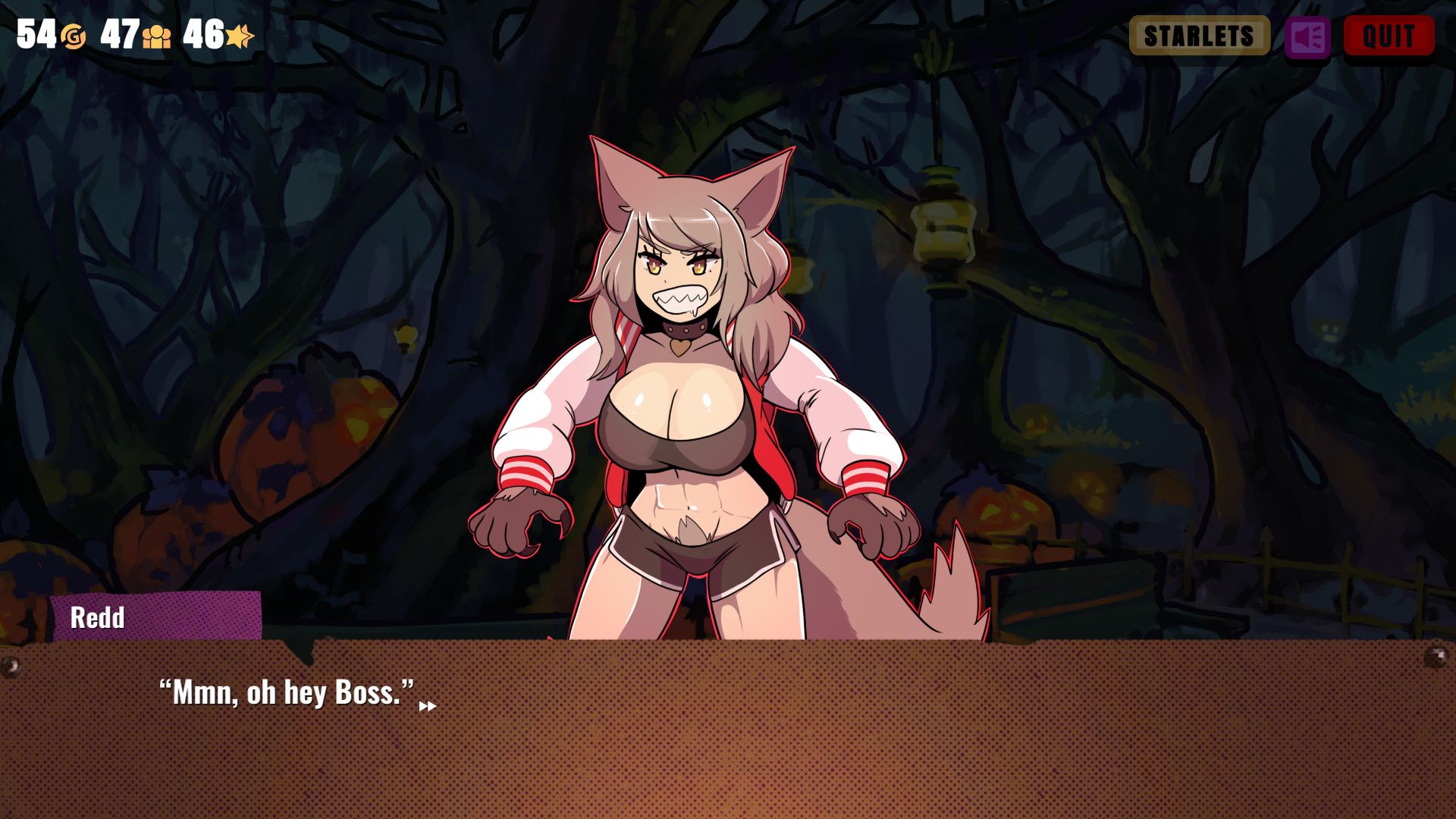Image resolution: width=1456 pixels, height=819 pixels.
Task: Open the starlet count by clicking 46
Action: click(x=206, y=33)
